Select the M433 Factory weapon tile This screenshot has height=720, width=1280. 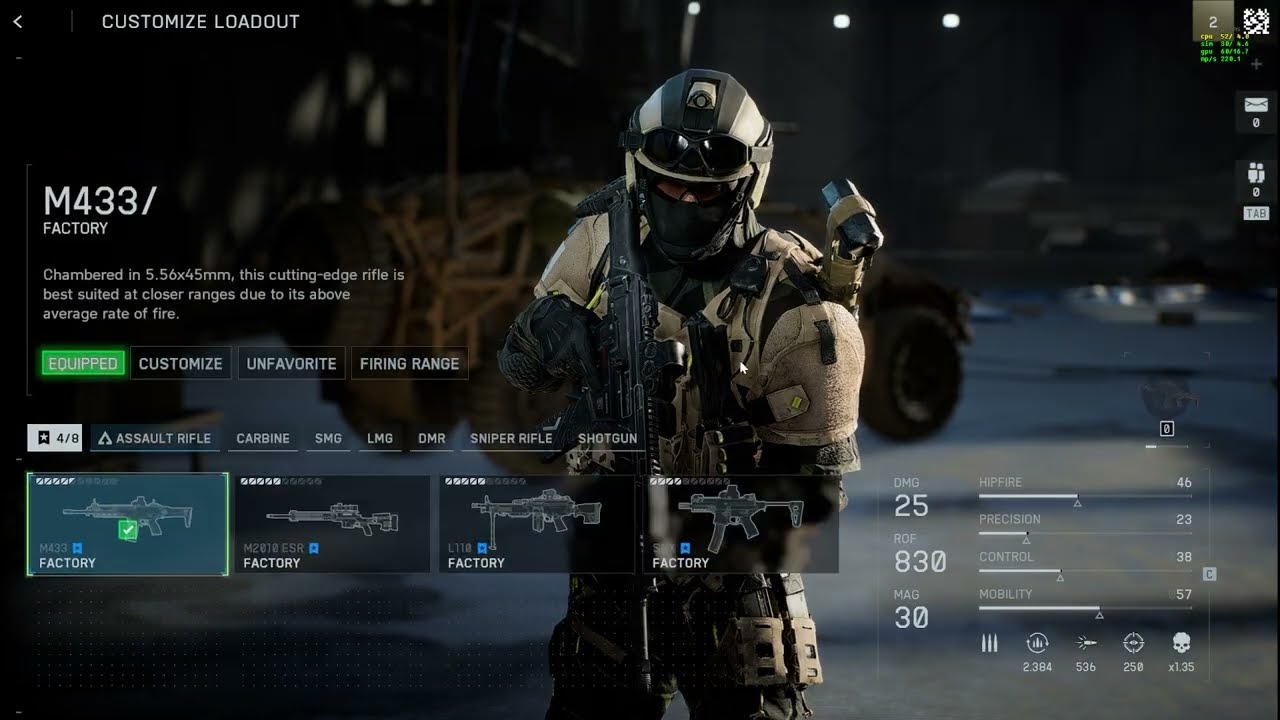(128, 524)
